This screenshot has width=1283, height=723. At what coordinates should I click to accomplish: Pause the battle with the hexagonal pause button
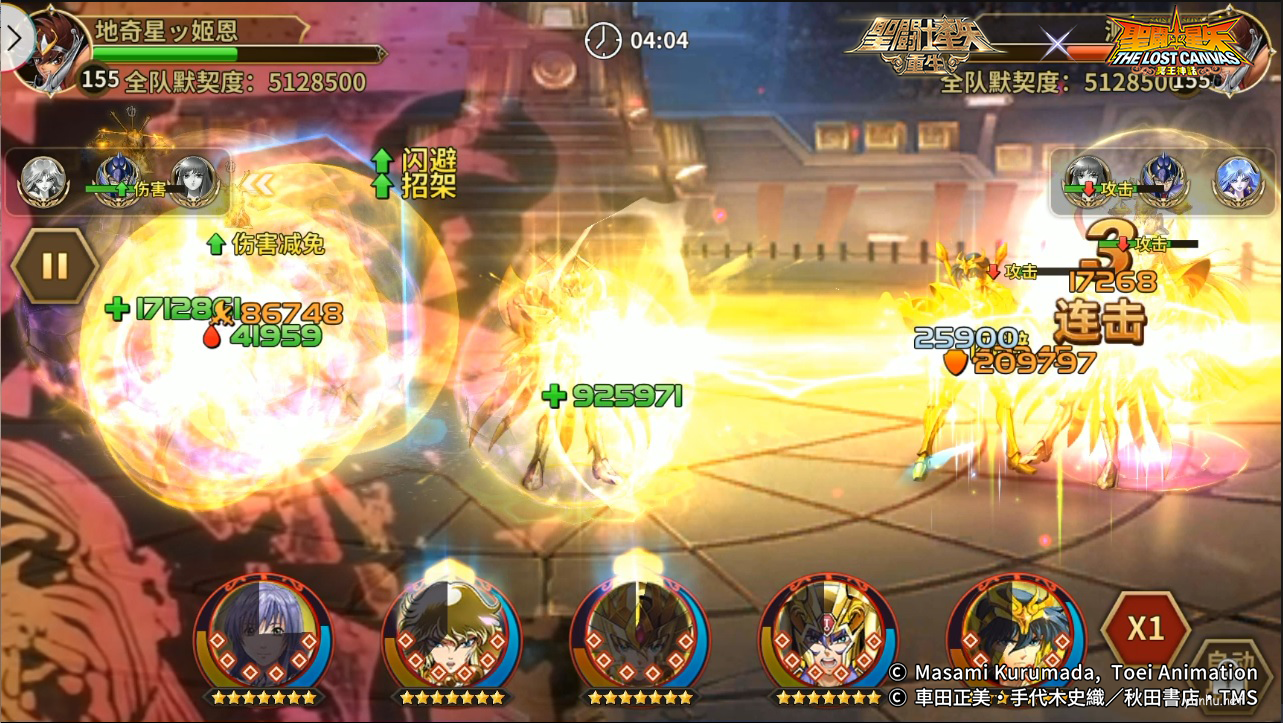pyautogui.click(x=54, y=267)
